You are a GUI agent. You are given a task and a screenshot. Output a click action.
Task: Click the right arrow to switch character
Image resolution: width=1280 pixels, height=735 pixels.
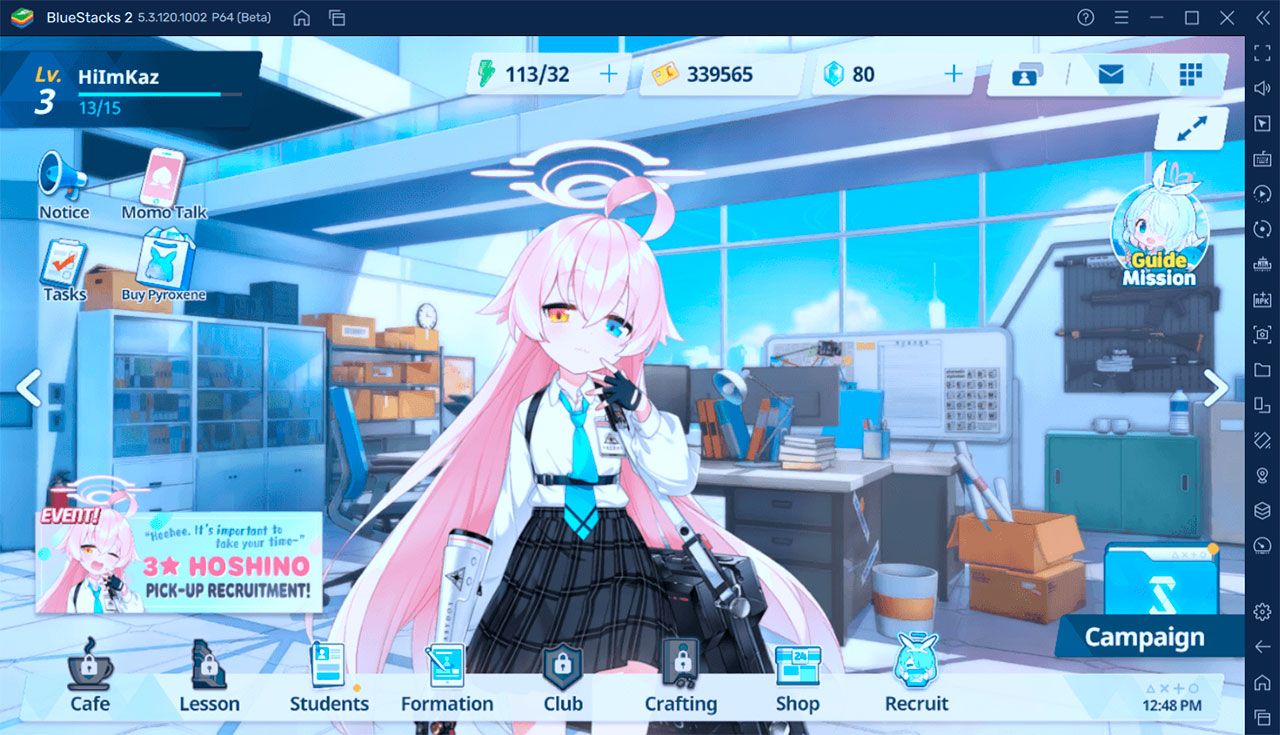1216,388
